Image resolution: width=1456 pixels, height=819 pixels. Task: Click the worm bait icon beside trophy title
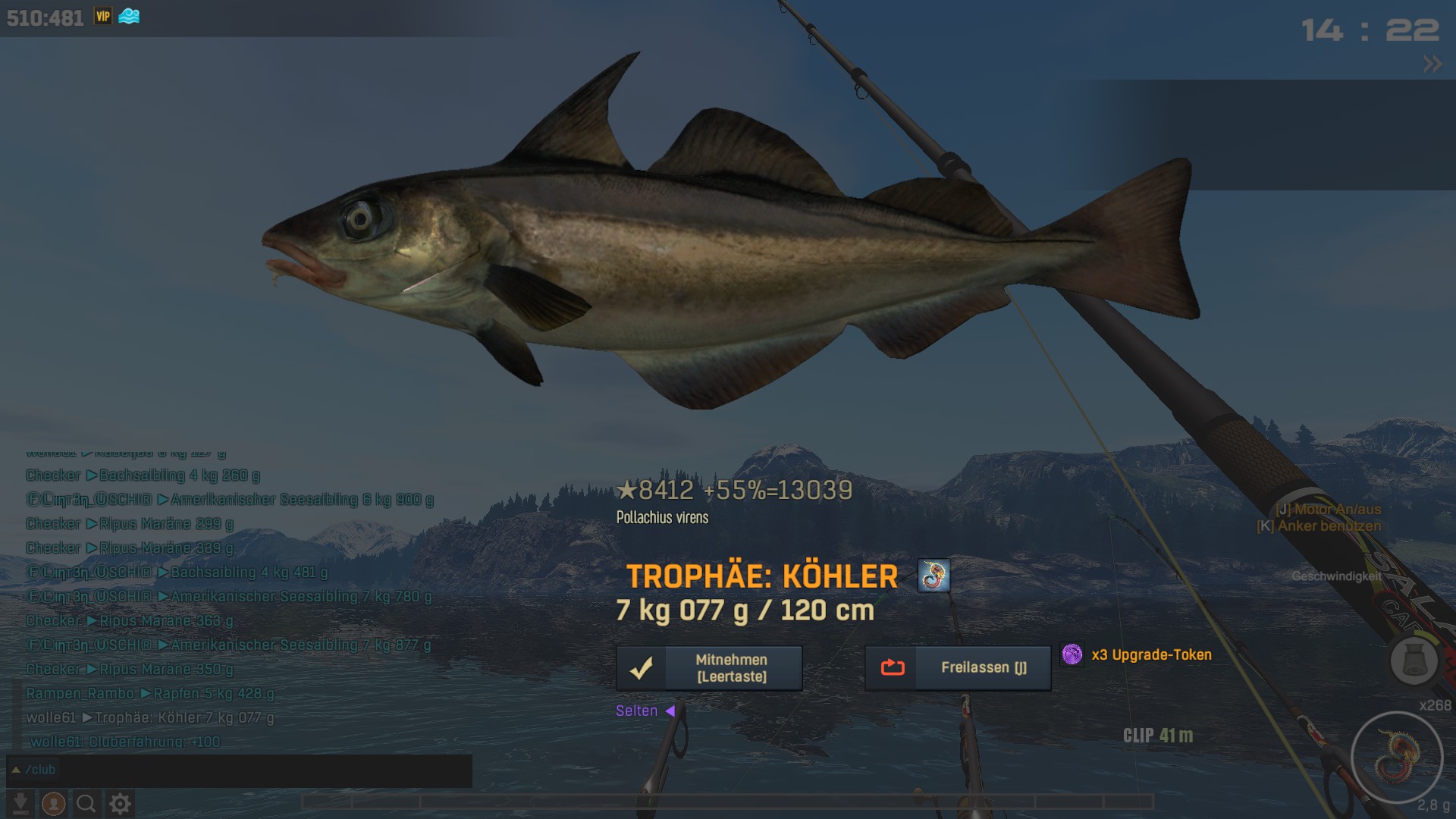[x=934, y=576]
